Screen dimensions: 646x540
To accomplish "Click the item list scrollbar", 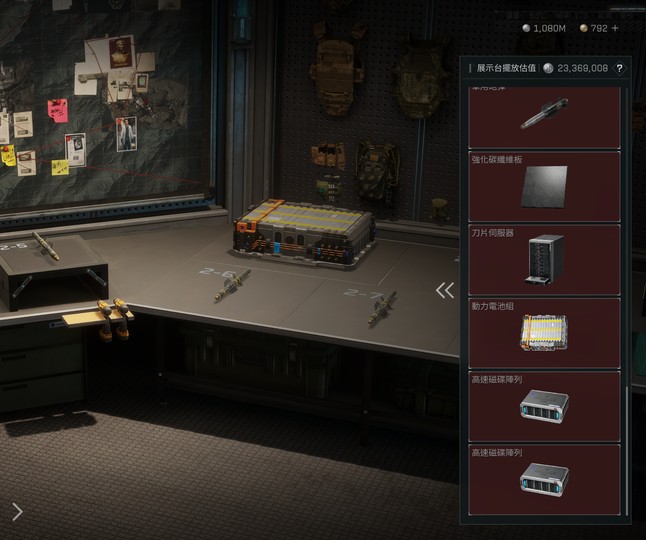I will point(627,440).
